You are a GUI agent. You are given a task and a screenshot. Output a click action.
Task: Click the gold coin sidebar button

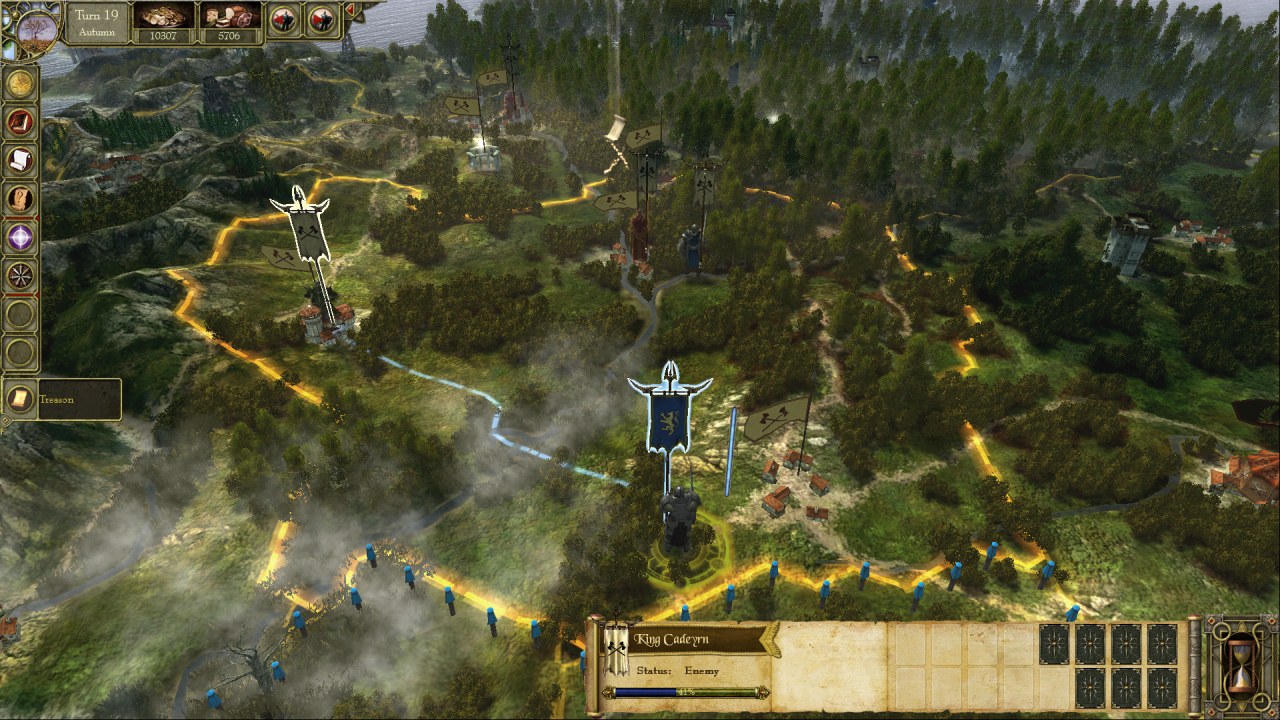pos(21,85)
